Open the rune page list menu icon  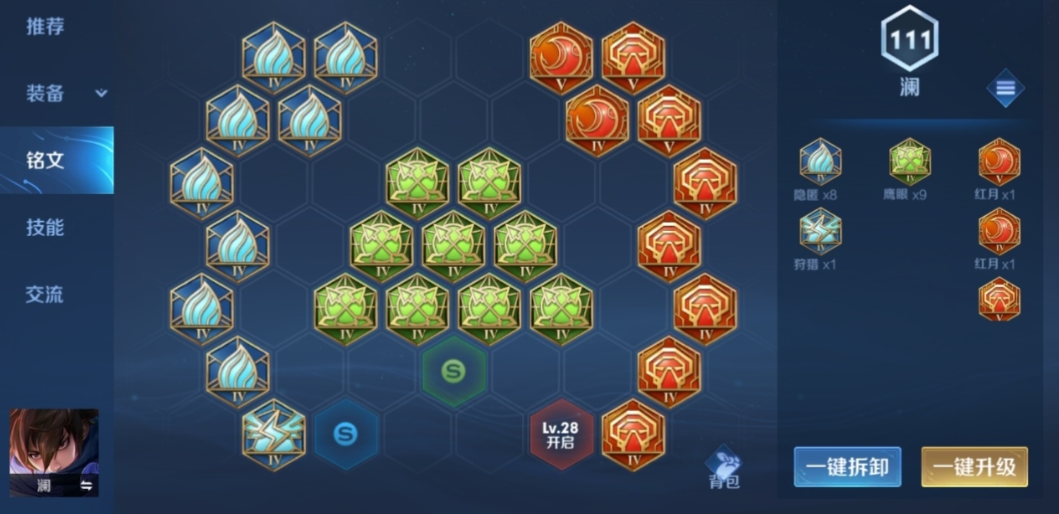pyautogui.click(x=1005, y=89)
